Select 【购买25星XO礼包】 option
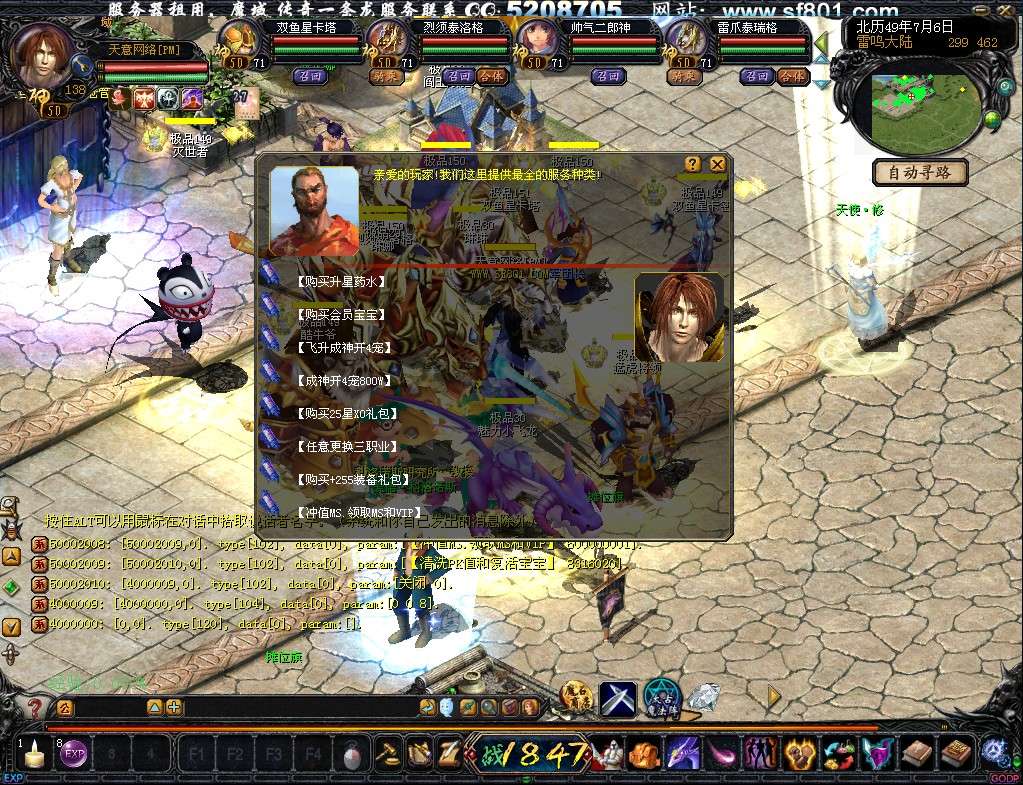The height and width of the screenshot is (785, 1023). click(346, 413)
